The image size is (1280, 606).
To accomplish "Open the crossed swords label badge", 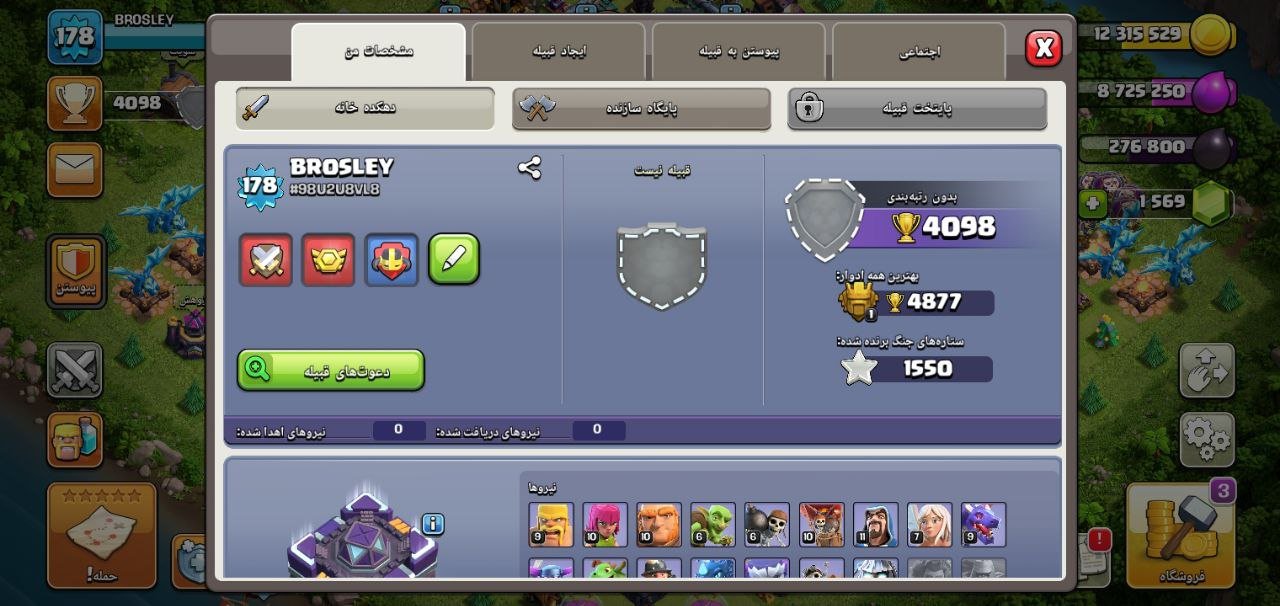I will 266,260.
